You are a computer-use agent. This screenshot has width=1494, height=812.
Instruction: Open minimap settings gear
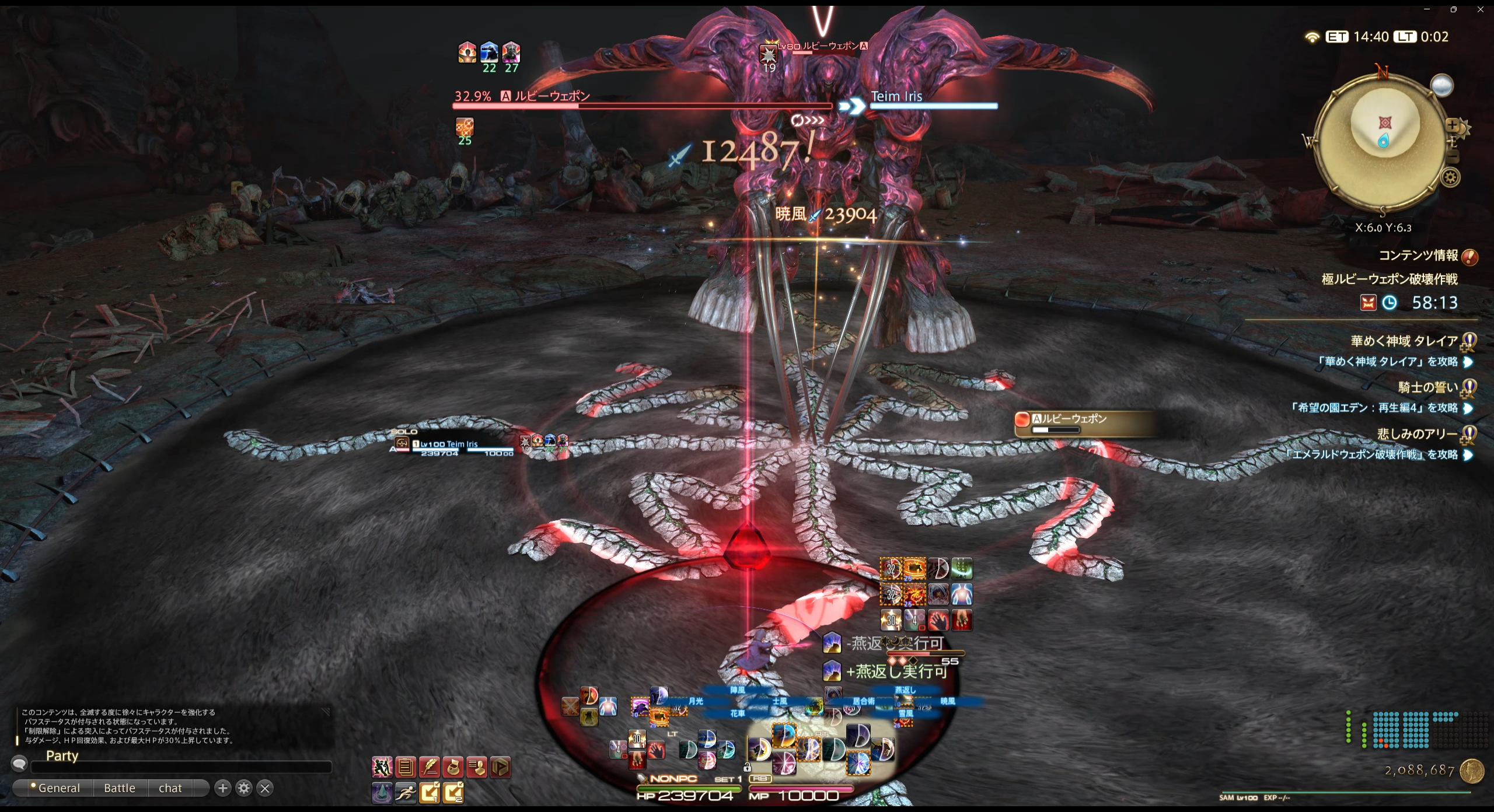[x=1451, y=177]
